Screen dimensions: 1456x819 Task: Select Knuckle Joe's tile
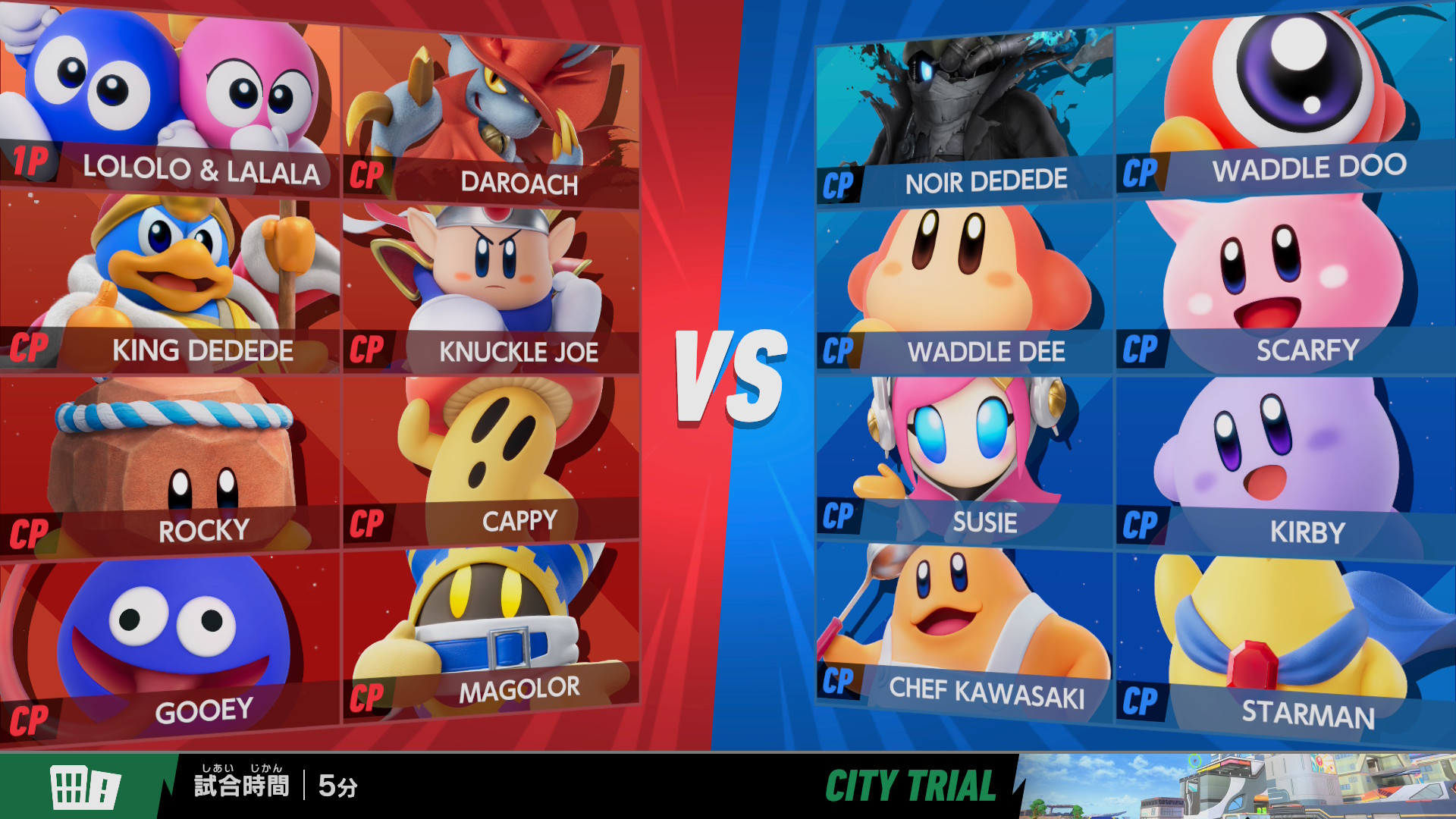pos(491,288)
